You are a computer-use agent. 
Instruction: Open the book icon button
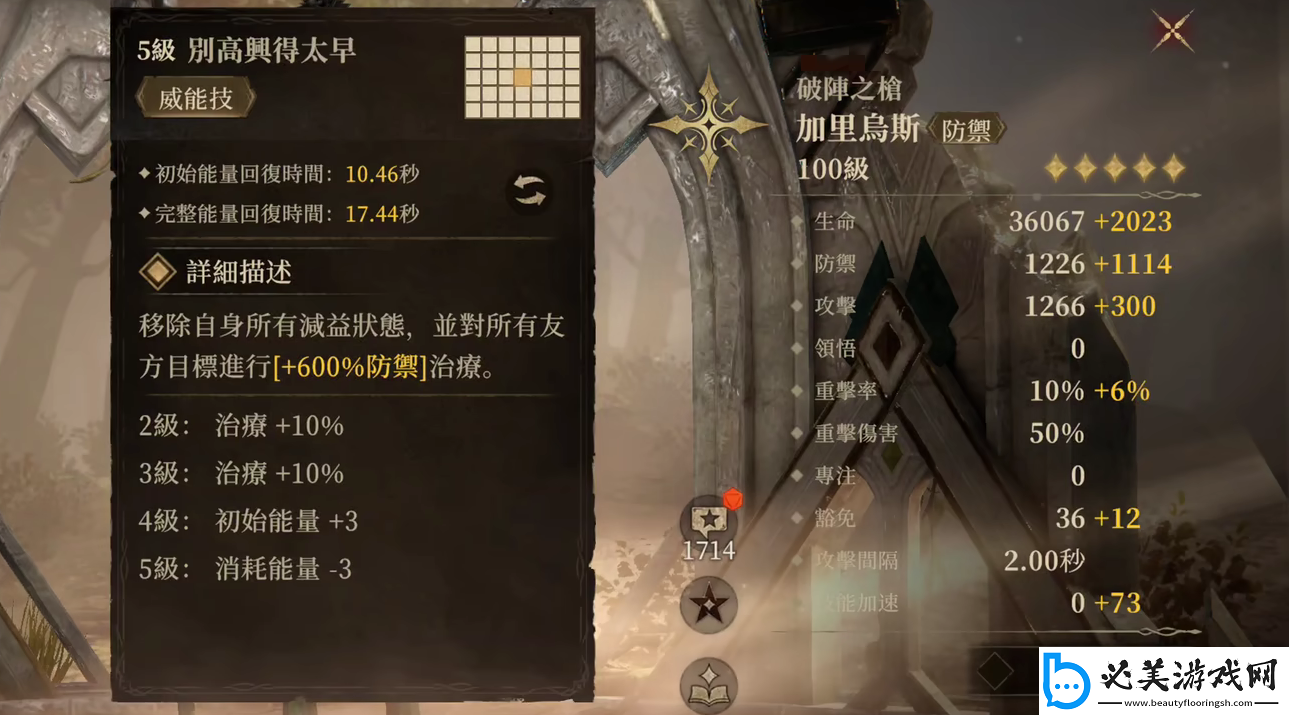[x=709, y=686]
